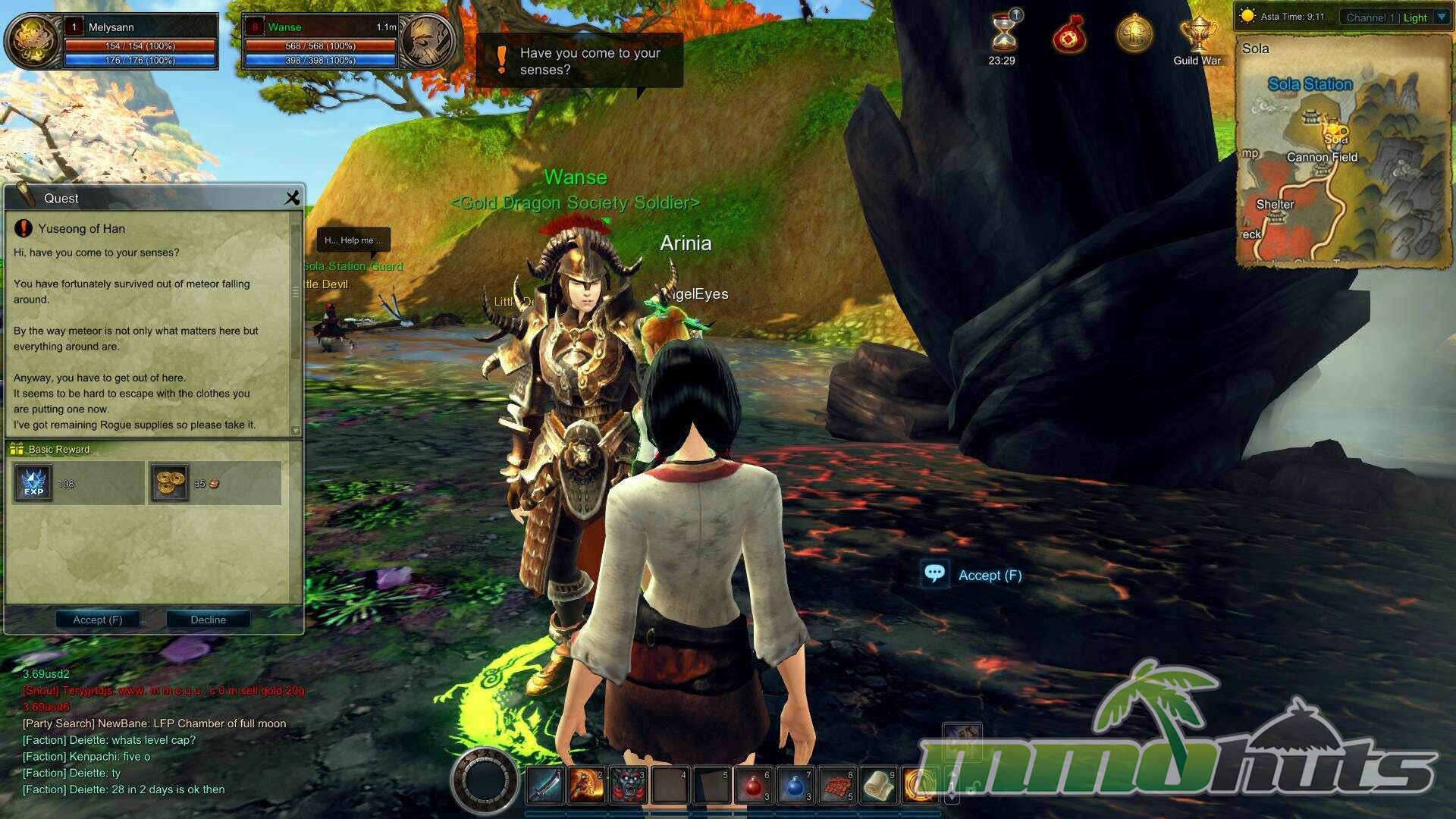Use the red health potion in slot 6
This screenshot has width=1456, height=819.
point(753,786)
